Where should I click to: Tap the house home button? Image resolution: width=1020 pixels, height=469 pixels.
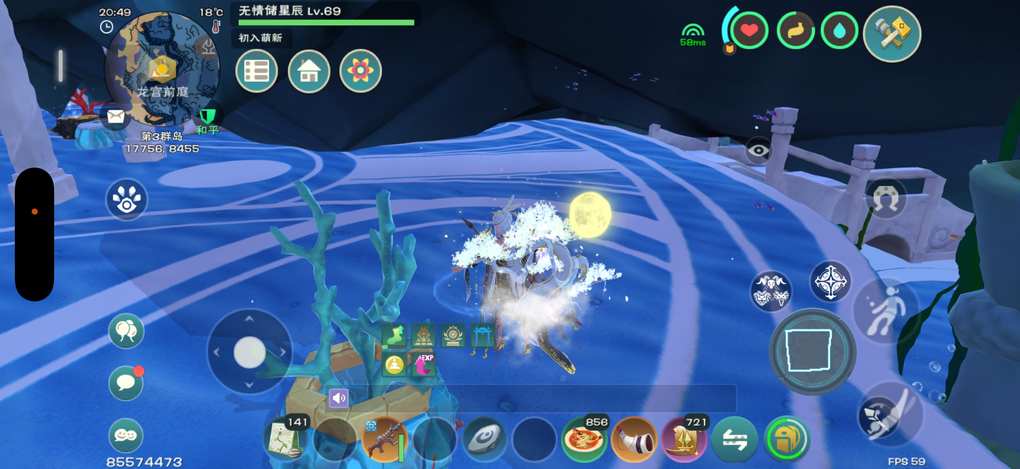click(309, 71)
